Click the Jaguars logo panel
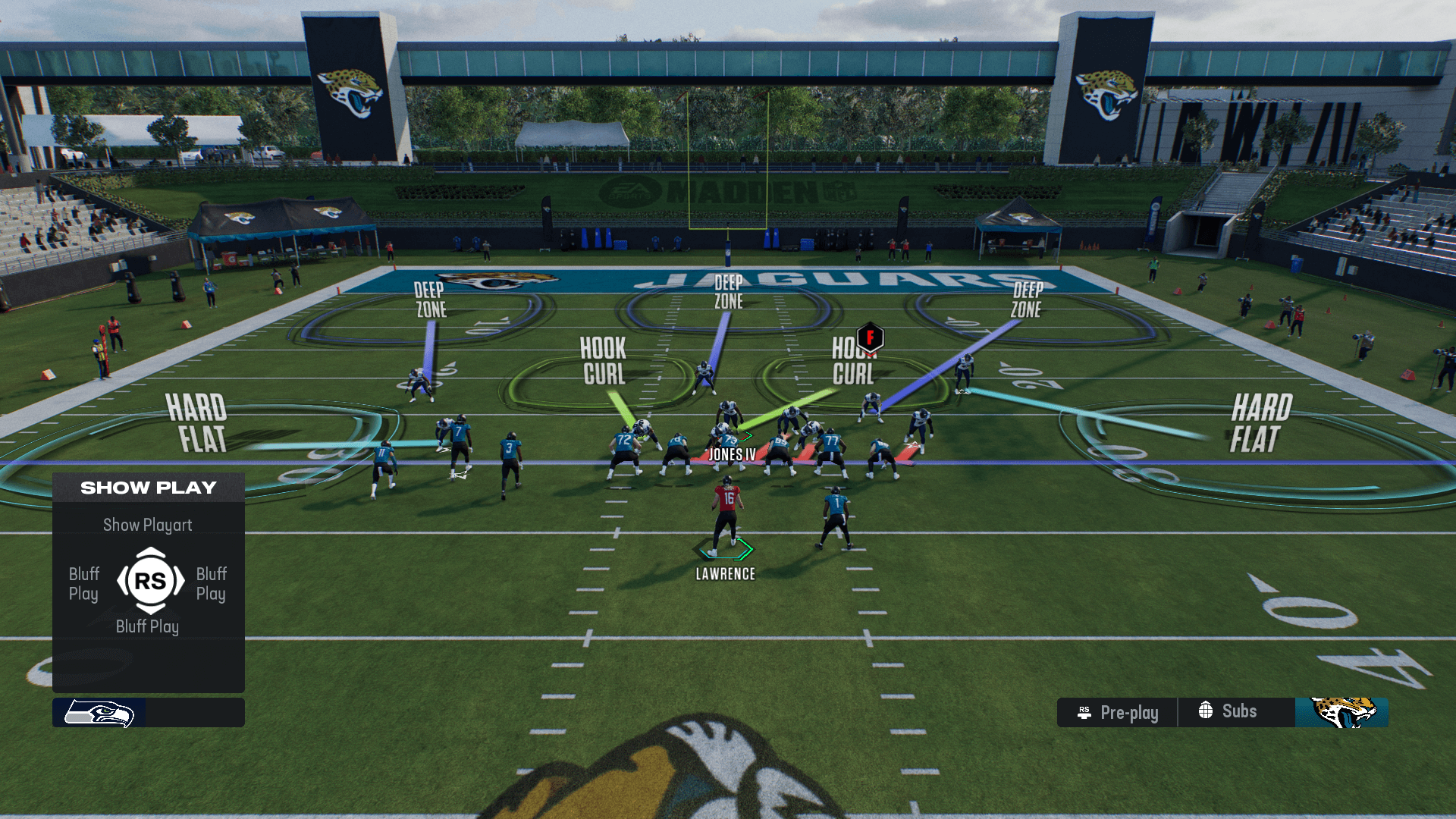 coord(1342,713)
